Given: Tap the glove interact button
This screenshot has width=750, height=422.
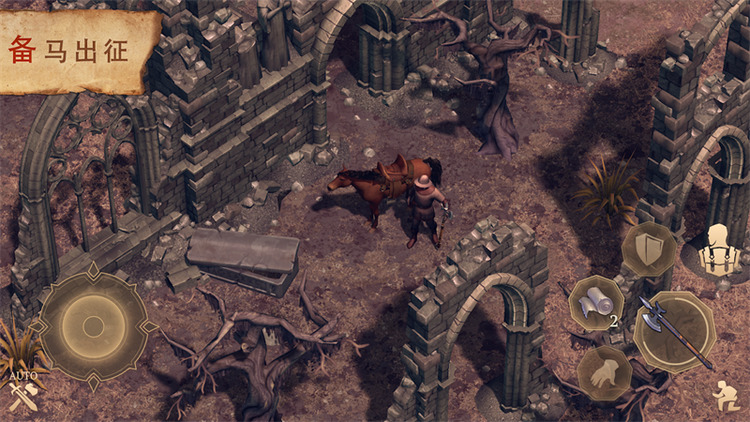Looking at the screenshot, I should pos(606,374).
